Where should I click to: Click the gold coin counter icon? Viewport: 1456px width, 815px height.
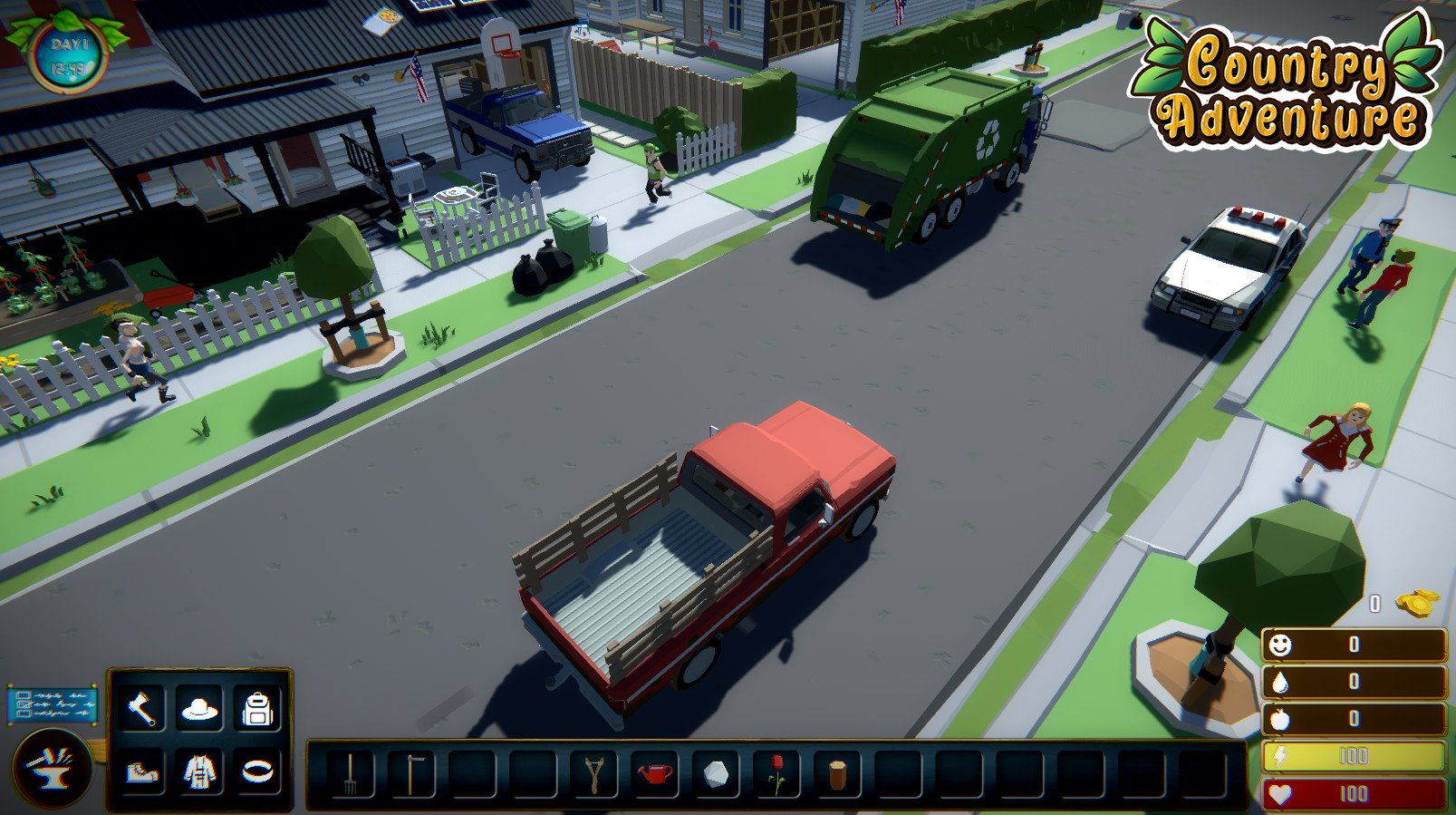pos(1418,603)
